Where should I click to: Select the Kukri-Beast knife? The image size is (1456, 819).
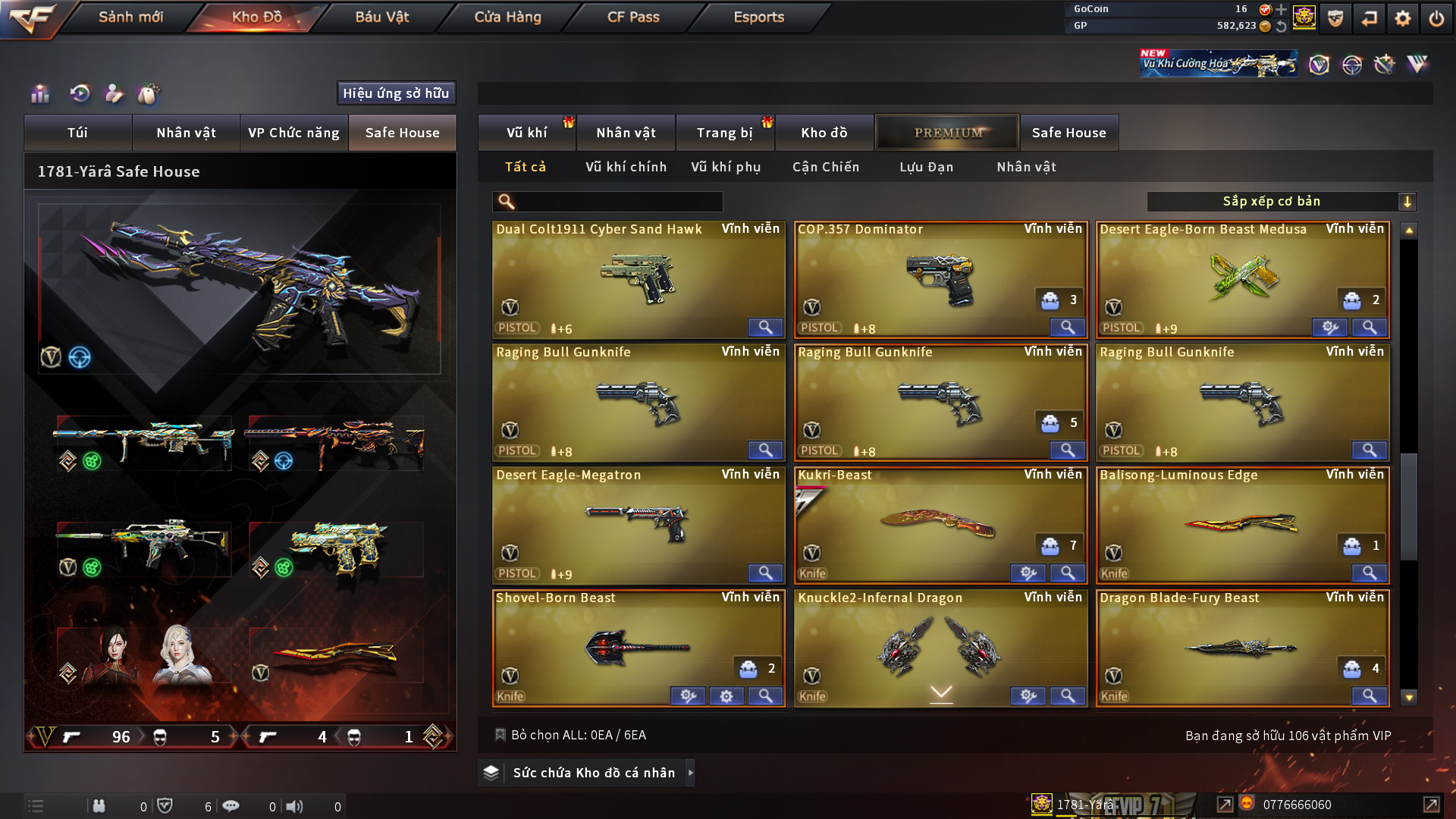[x=940, y=525]
